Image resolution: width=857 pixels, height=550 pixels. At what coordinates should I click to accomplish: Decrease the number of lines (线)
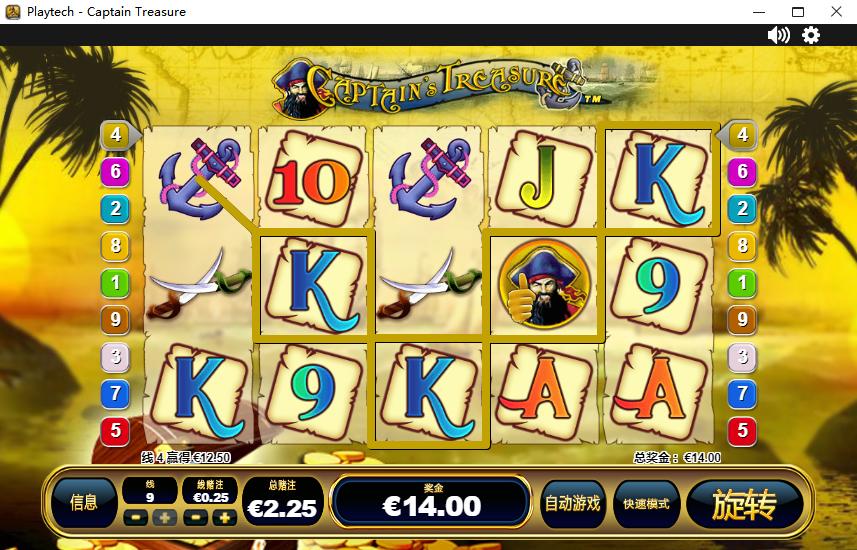(136, 518)
